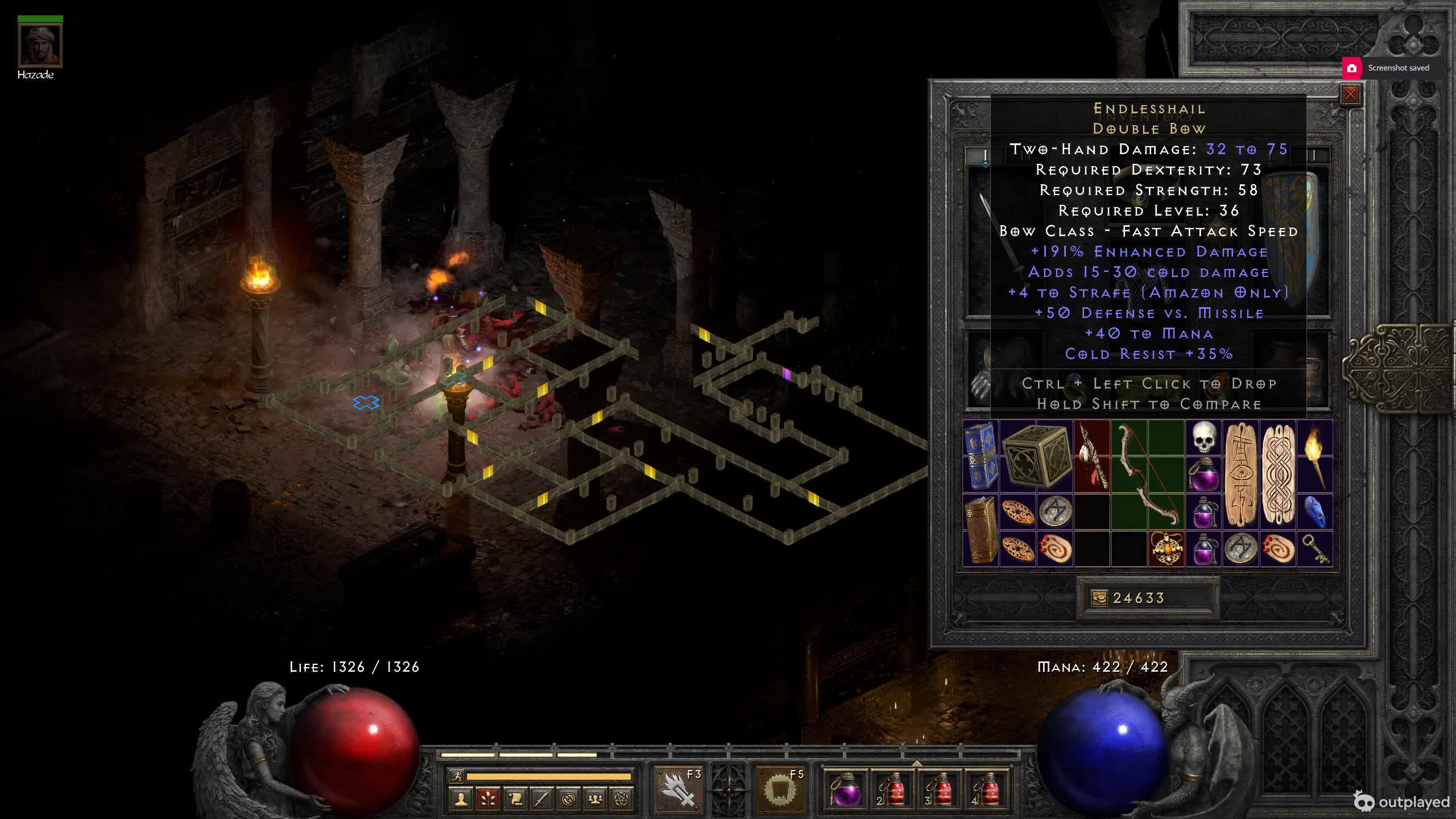1456x819 pixels.
Task: Click the gold coin button
Action: pos(1099,598)
